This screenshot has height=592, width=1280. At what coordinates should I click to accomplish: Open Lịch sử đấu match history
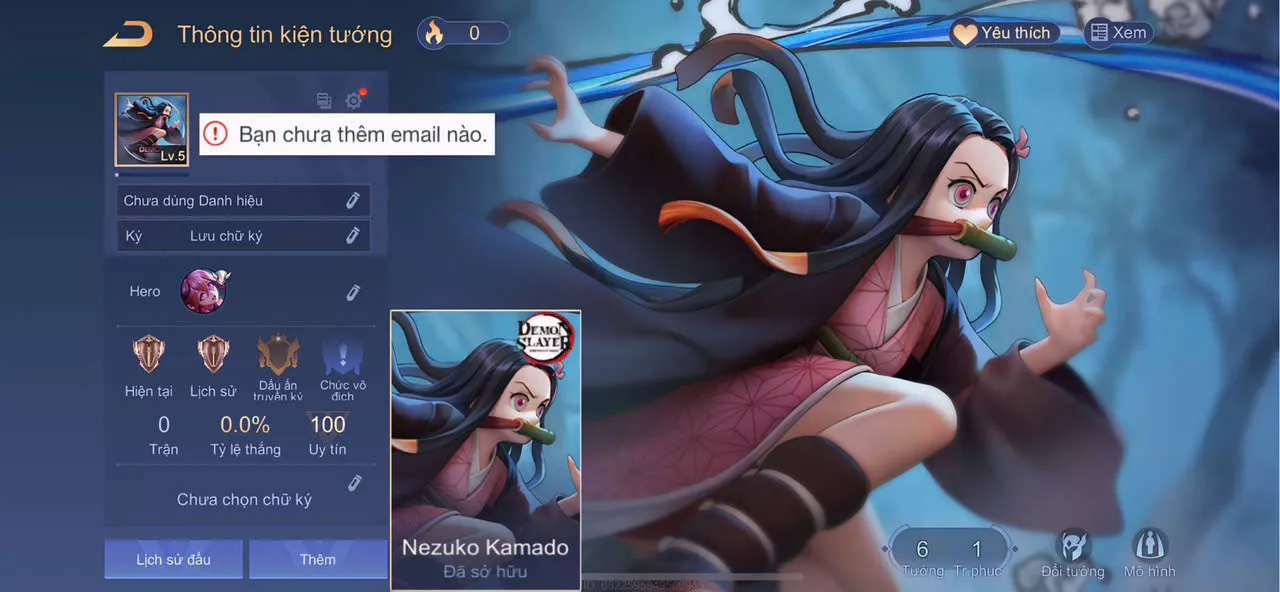pos(174,559)
